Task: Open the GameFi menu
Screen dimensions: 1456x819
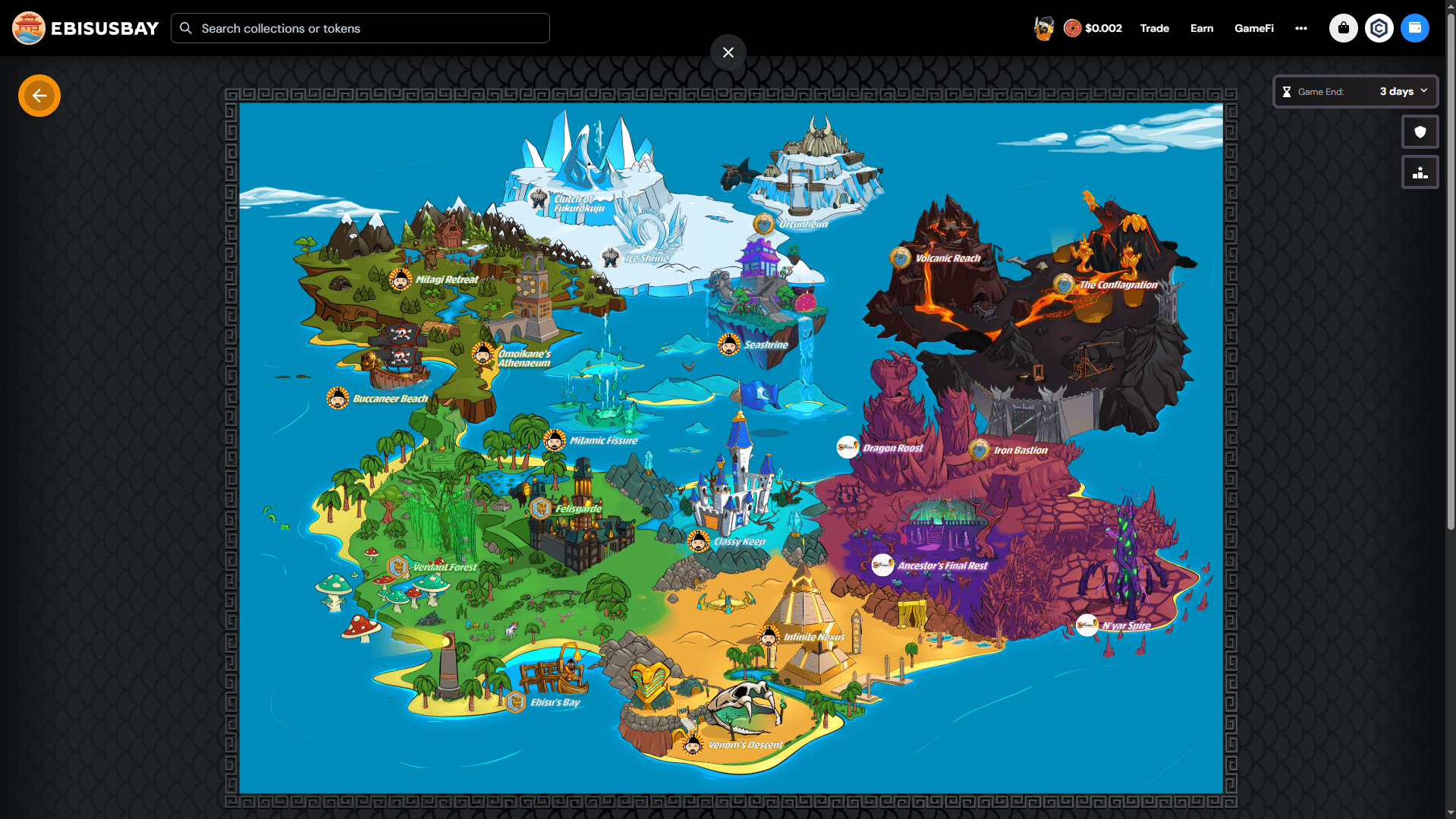Action: [x=1253, y=28]
